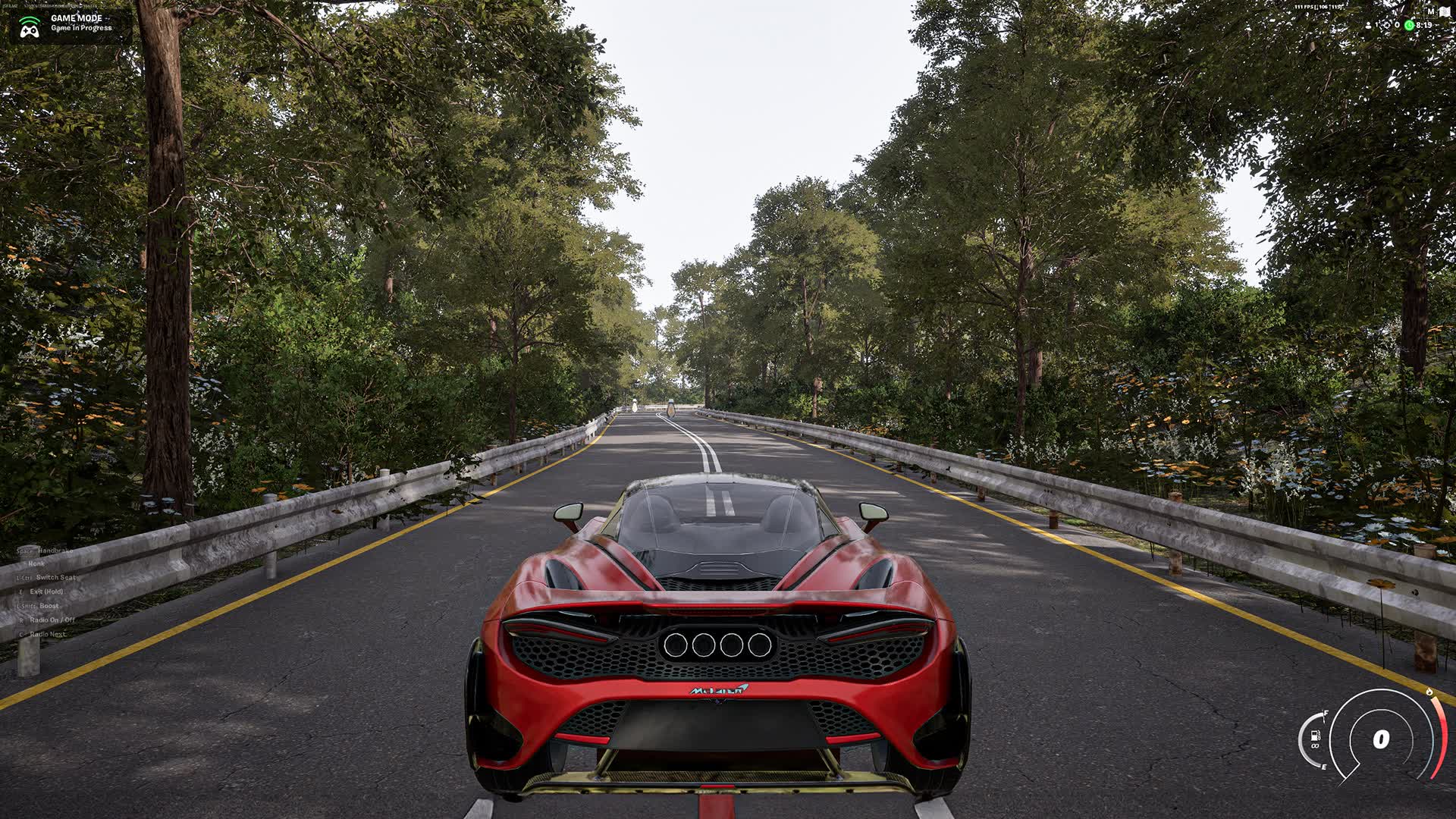Select the player count icon
This screenshot has width=1456, height=819.
coord(1369,25)
